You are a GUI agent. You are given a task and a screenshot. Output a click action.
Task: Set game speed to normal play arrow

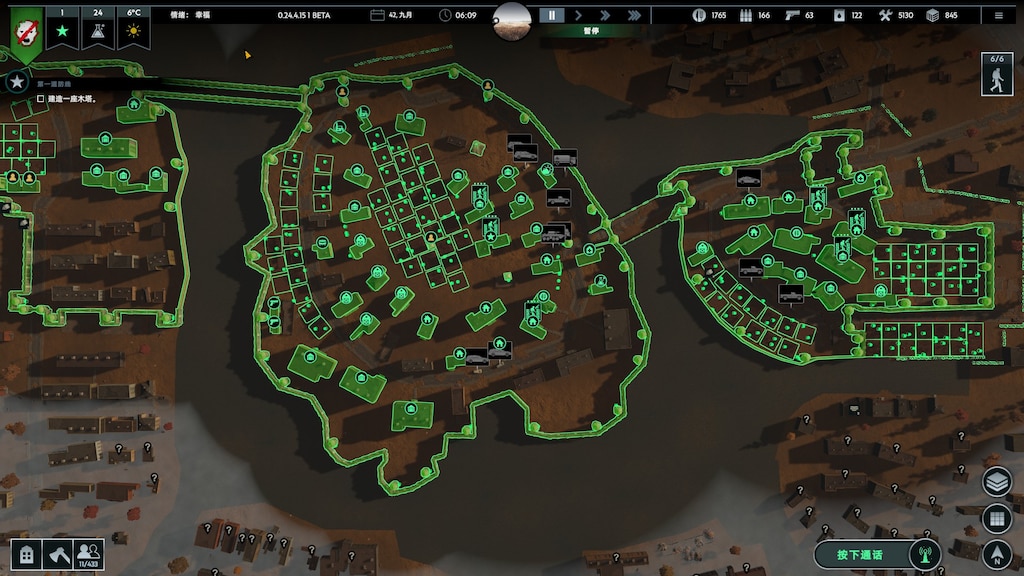(x=578, y=15)
